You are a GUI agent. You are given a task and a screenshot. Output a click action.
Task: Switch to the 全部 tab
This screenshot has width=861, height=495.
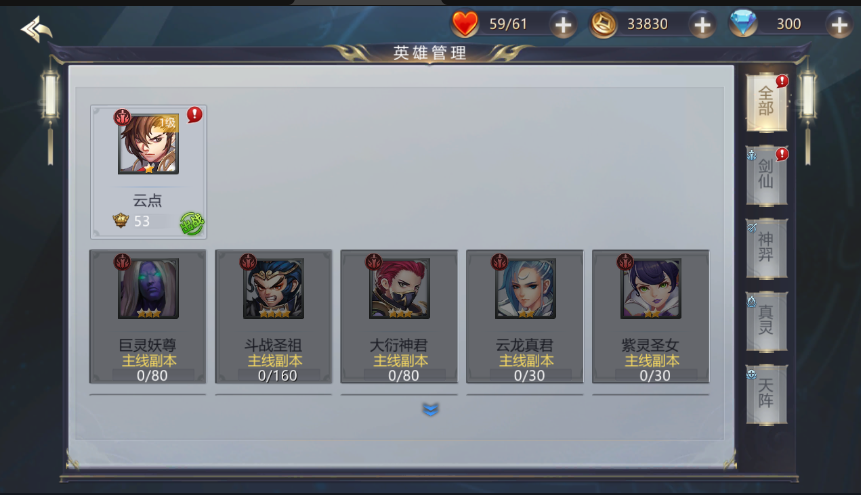coord(766,101)
